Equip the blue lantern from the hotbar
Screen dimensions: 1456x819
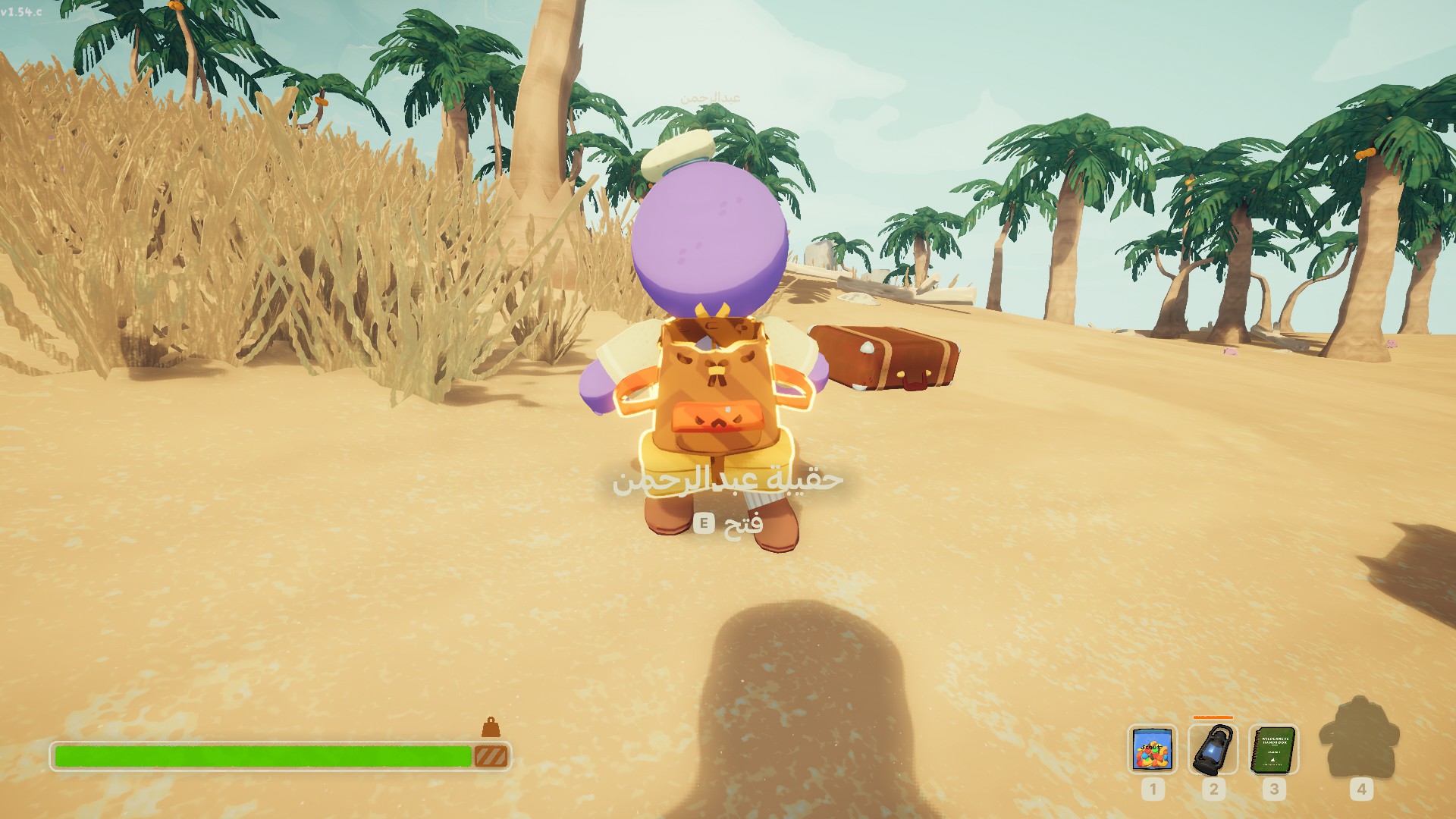1213,749
